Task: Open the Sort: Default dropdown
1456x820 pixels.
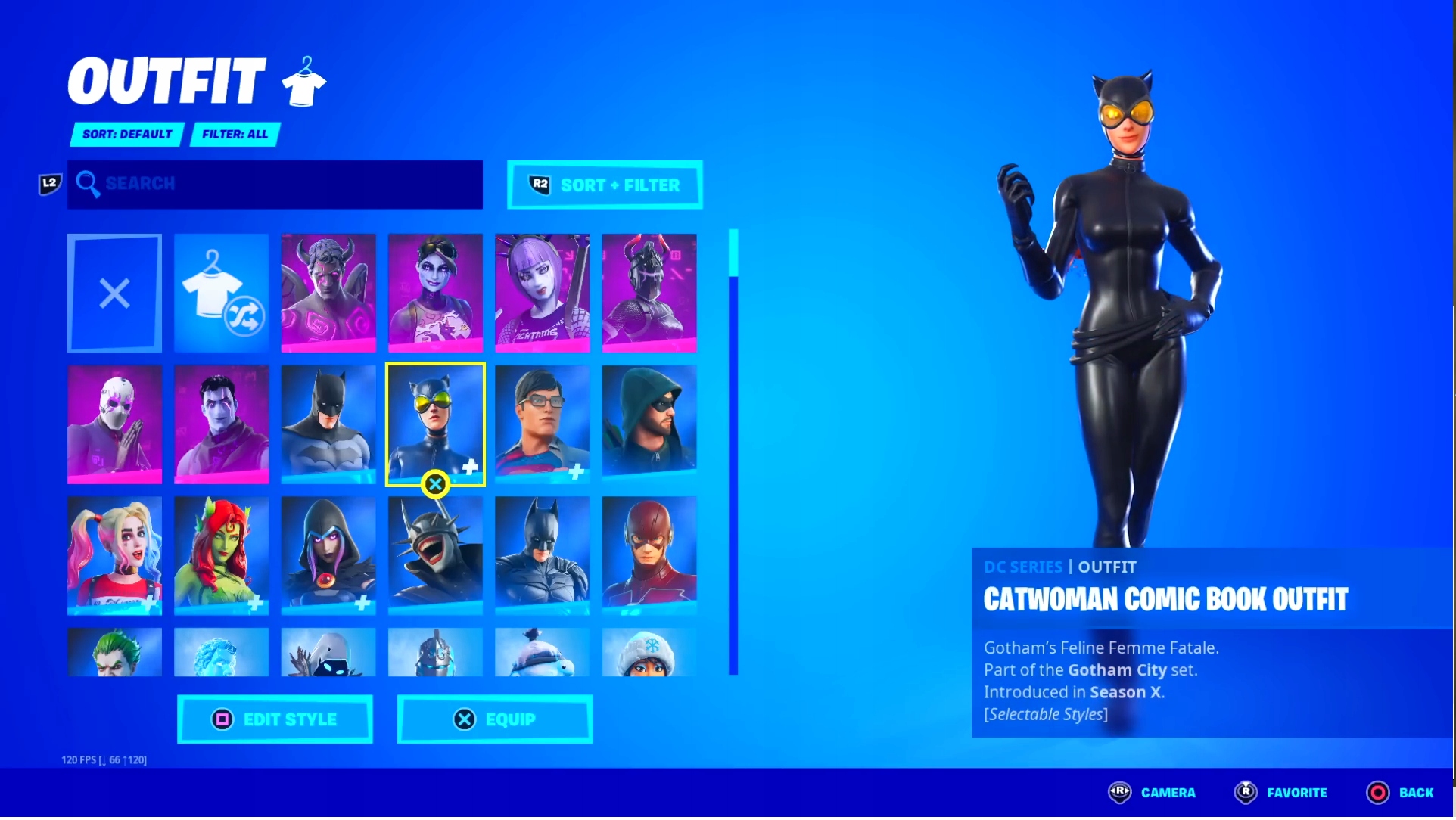Action: pos(126,134)
